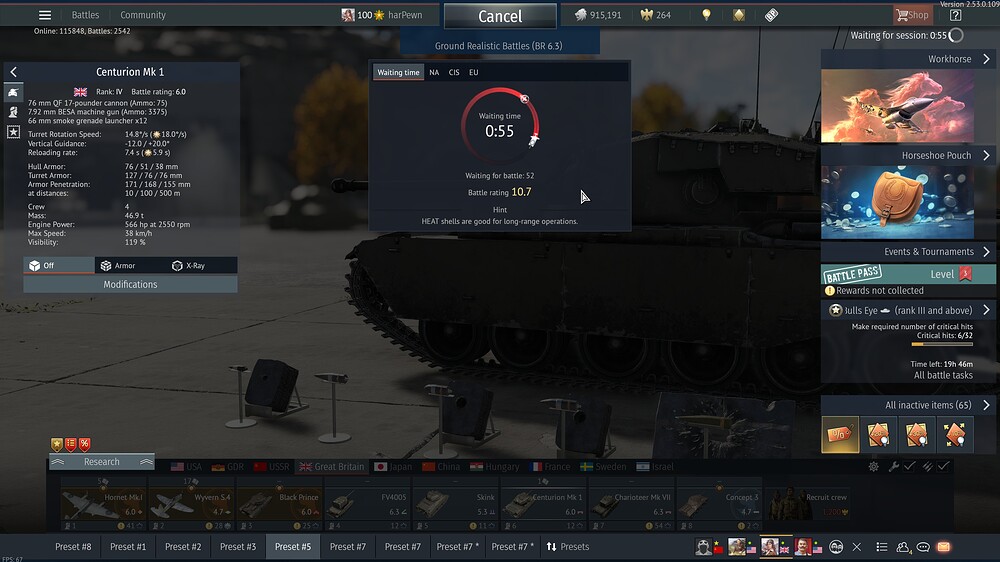Show the Waiting time tab

click(398, 72)
